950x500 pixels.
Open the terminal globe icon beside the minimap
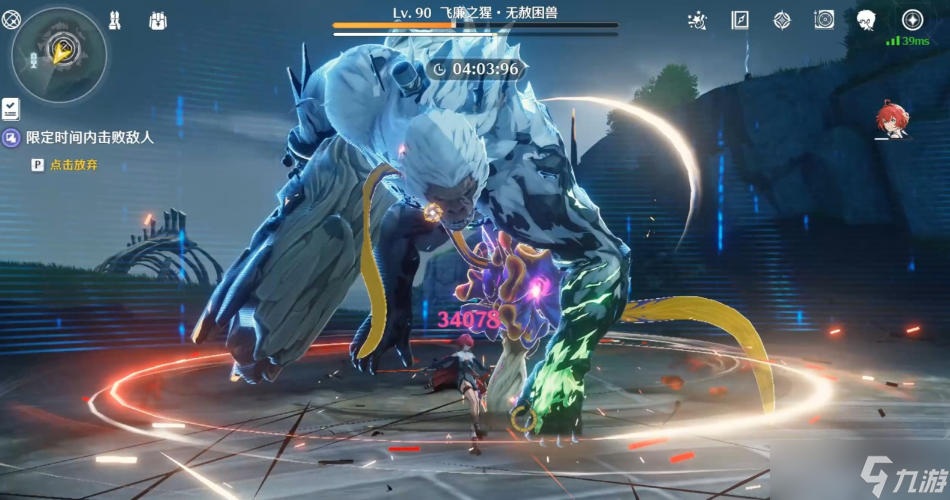[x=11, y=20]
